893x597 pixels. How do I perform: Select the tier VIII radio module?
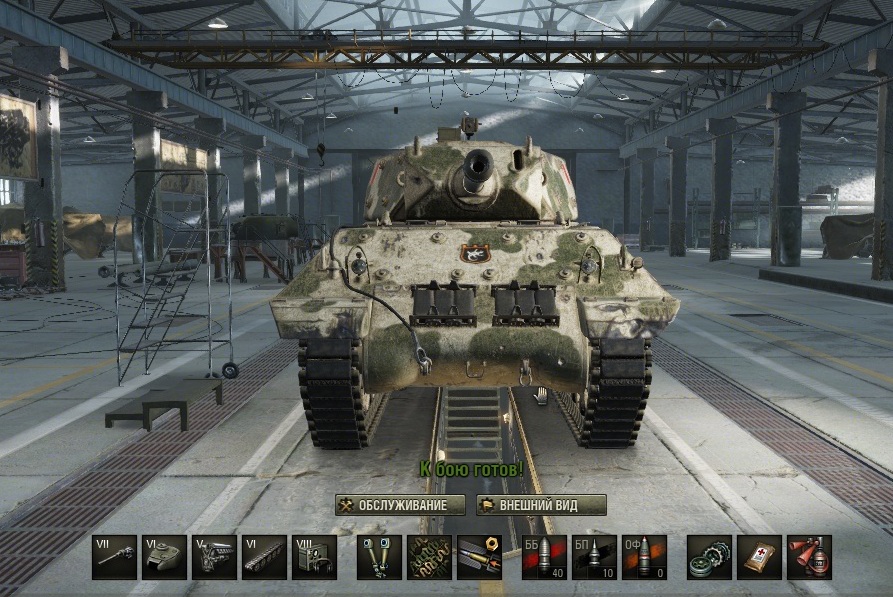click(x=314, y=557)
